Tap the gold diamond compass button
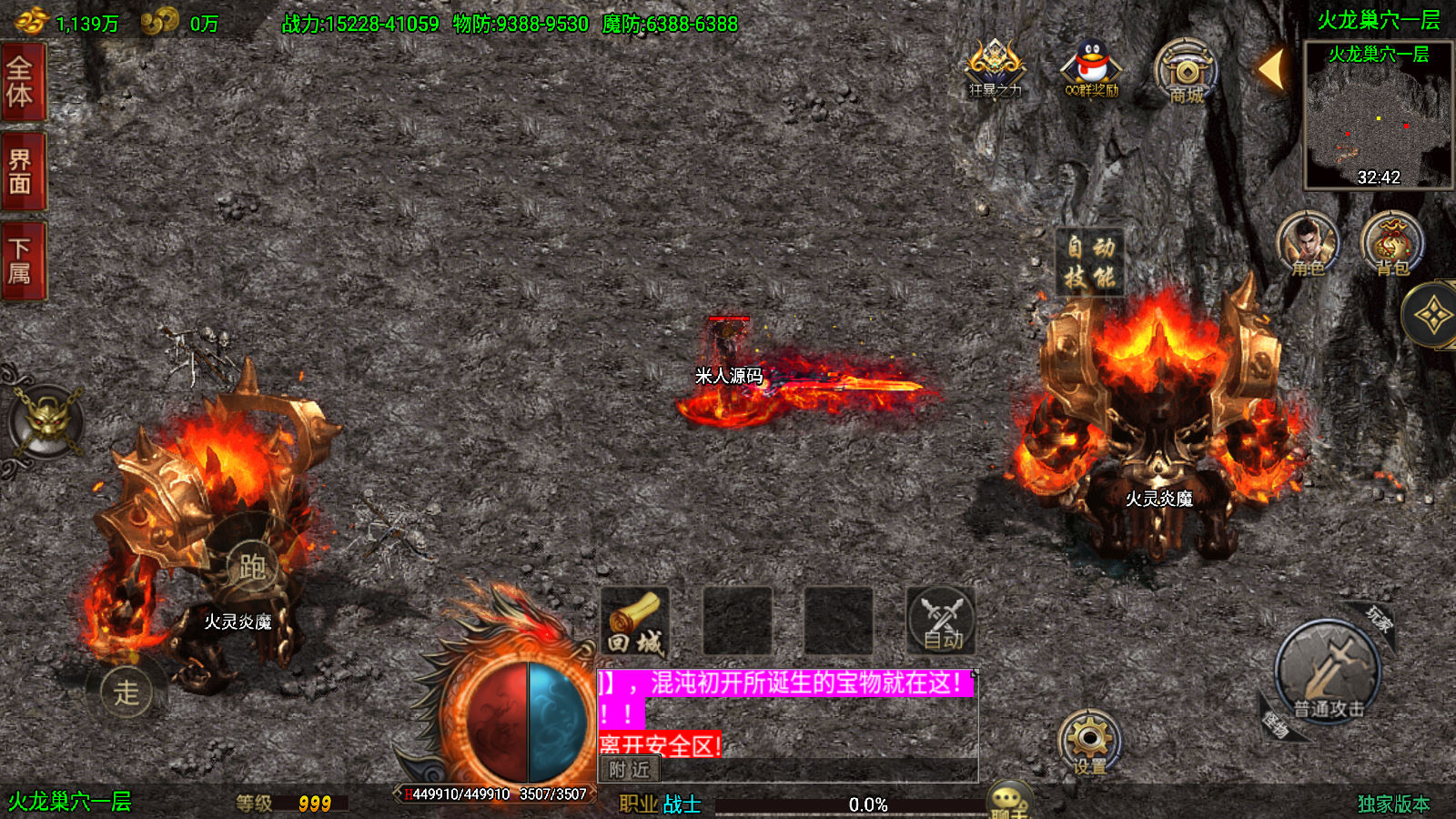 [x=1432, y=315]
